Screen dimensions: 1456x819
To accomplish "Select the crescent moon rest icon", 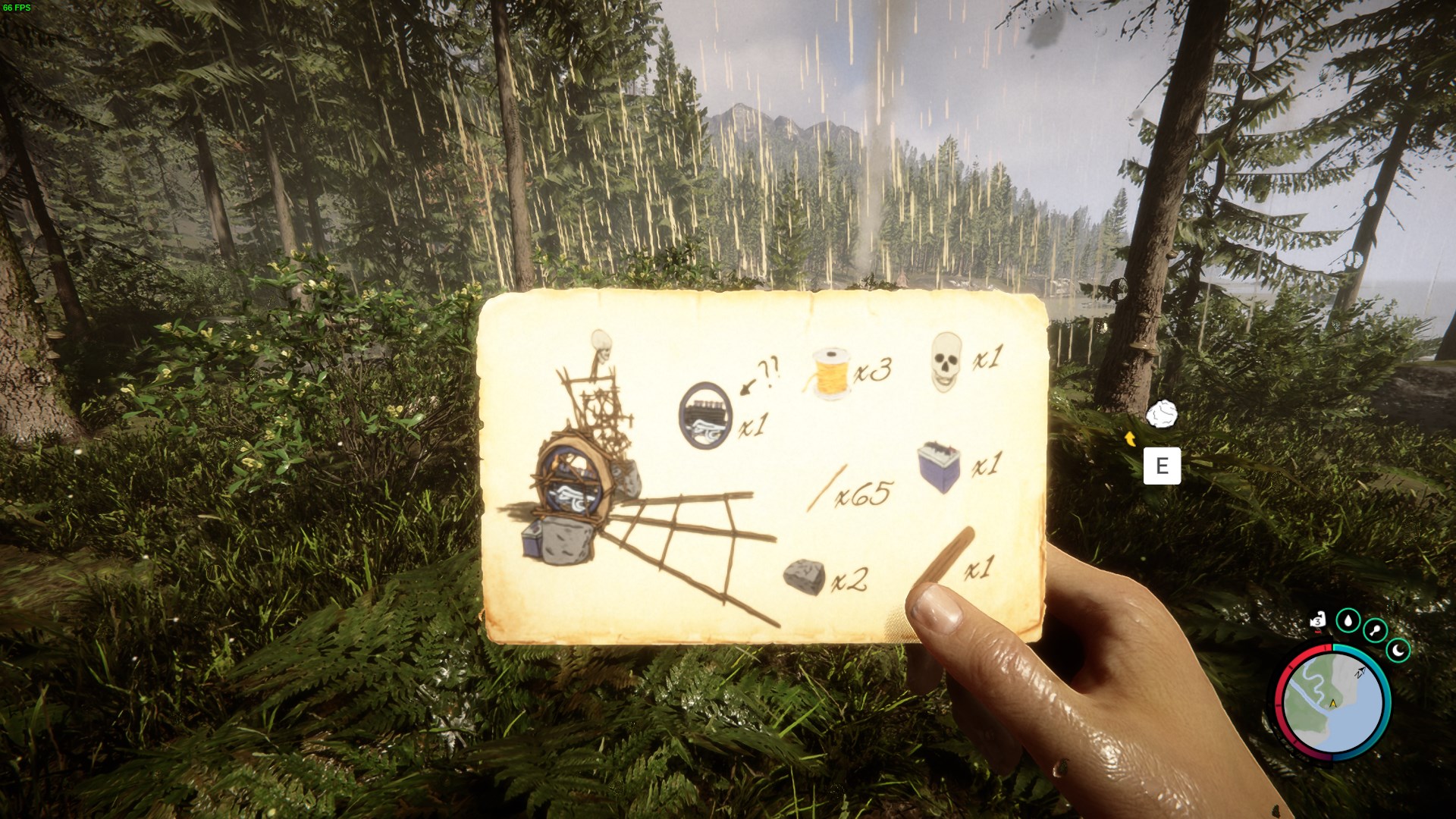I will tap(1398, 650).
